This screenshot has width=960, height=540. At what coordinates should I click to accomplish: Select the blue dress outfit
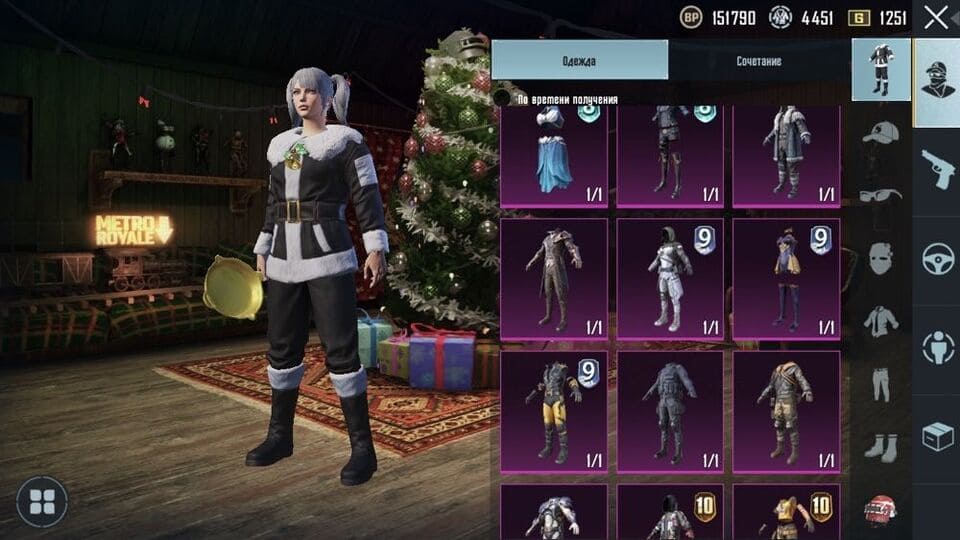(x=553, y=157)
